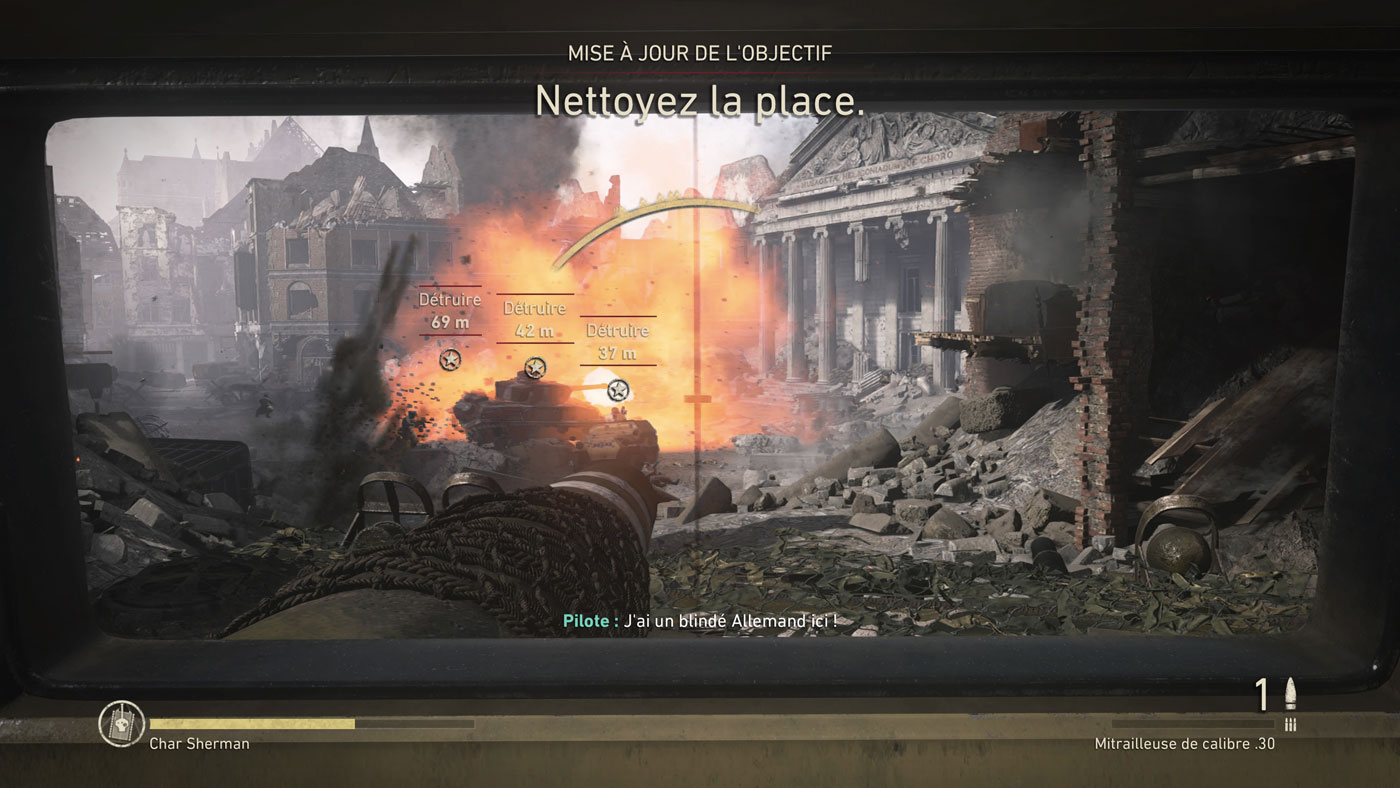This screenshot has width=1400, height=788.
Task: Click the ammo magazine icon below the bullet
Action: (1290, 722)
